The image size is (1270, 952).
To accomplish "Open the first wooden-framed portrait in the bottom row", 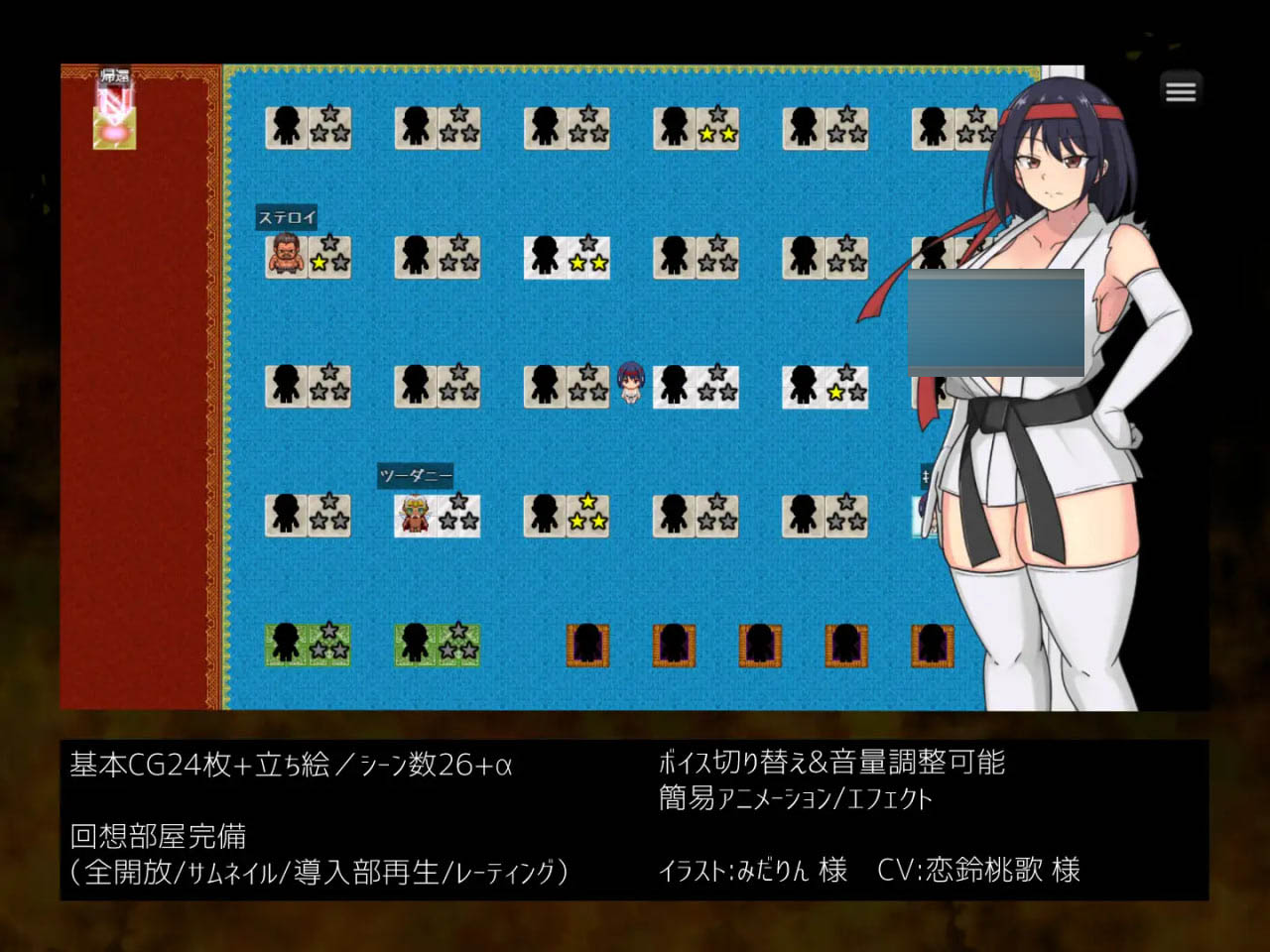I will pyautogui.click(x=587, y=647).
